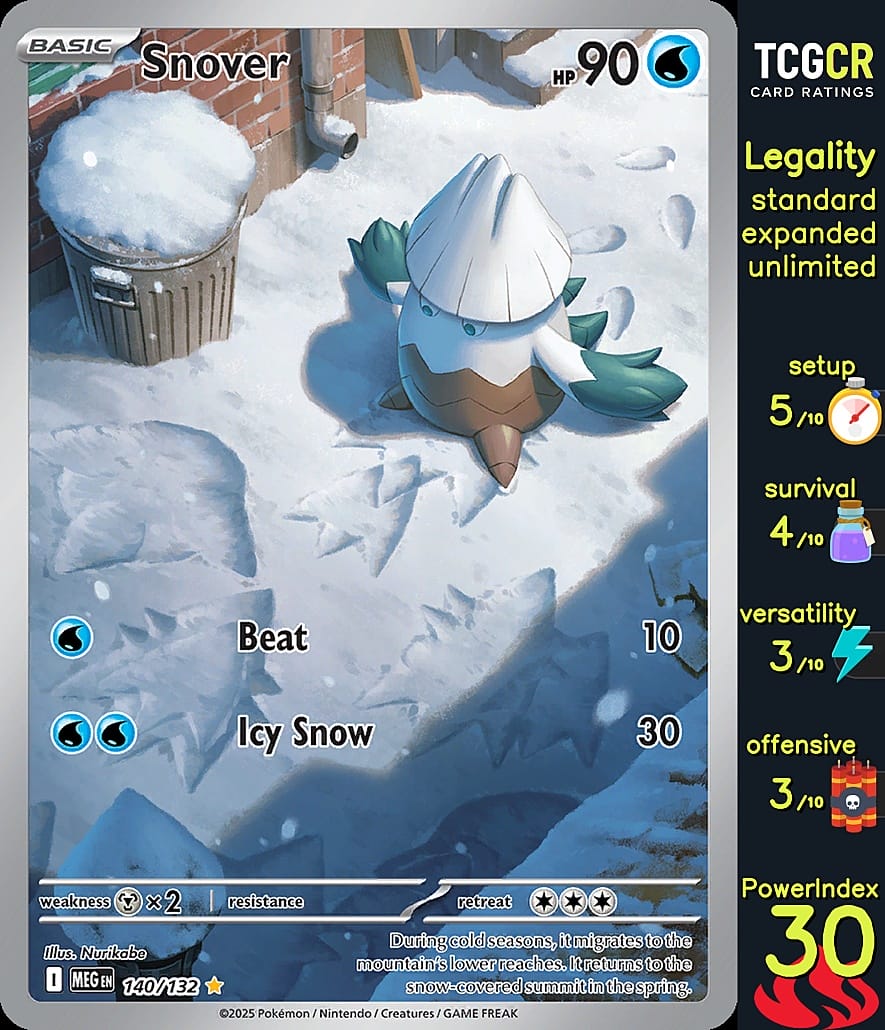Select the versatility lightning bolt icon
This screenshot has width=885, height=1030.
coord(853,653)
